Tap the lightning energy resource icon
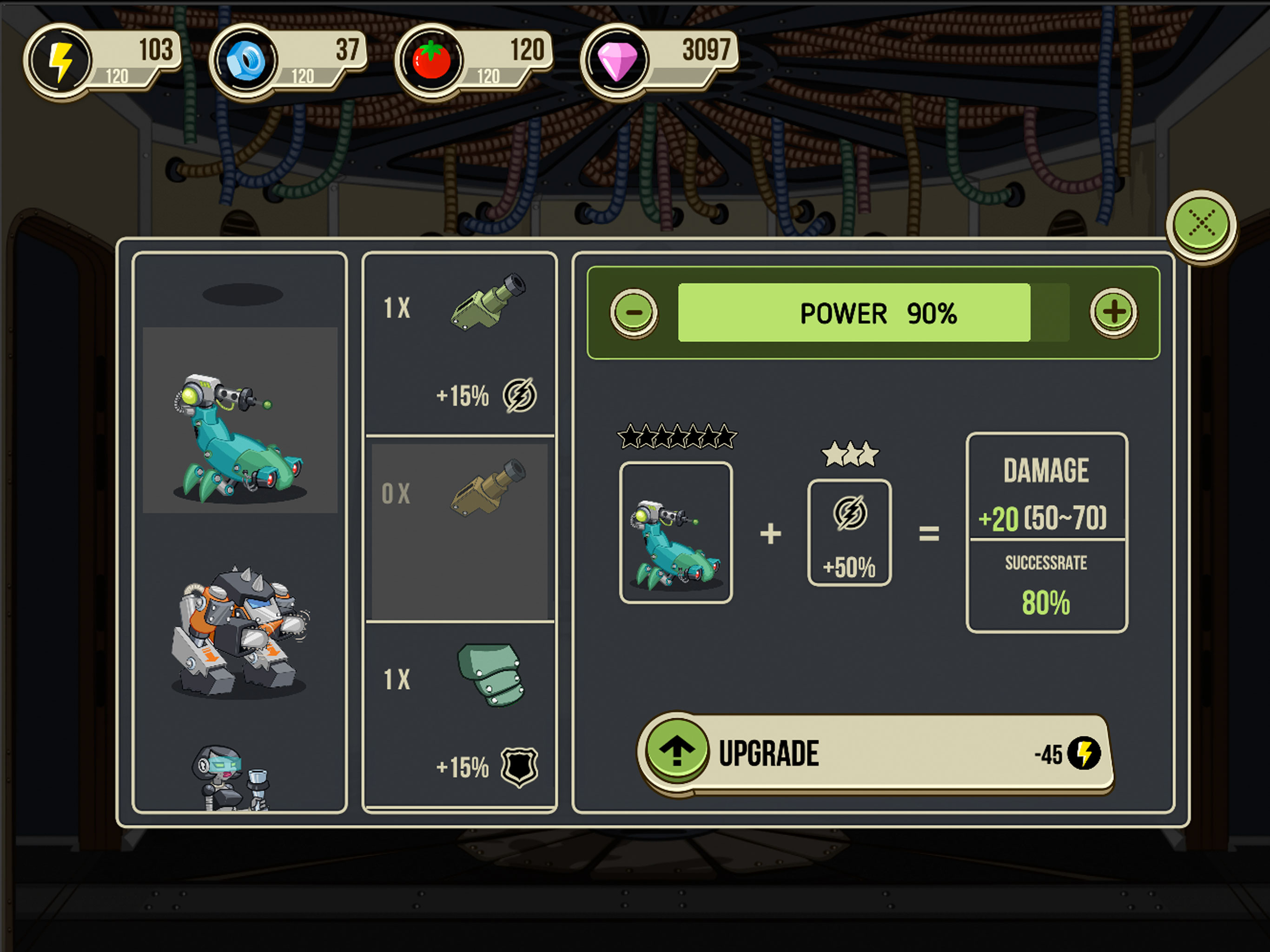The height and width of the screenshot is (952, 1270). [x=60, y=61]
